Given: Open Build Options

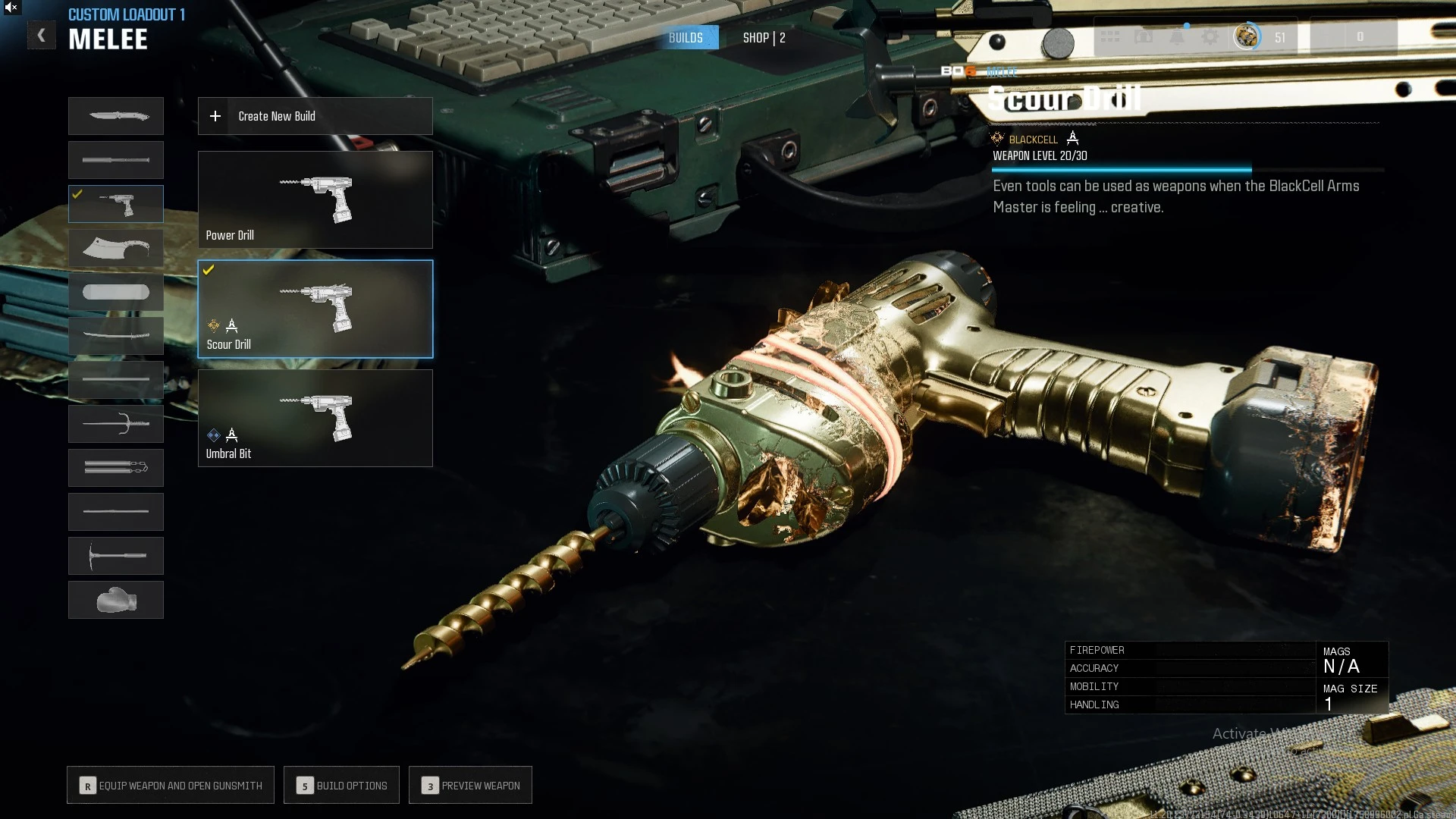Looking at the screenshot, I should point(341,786).
